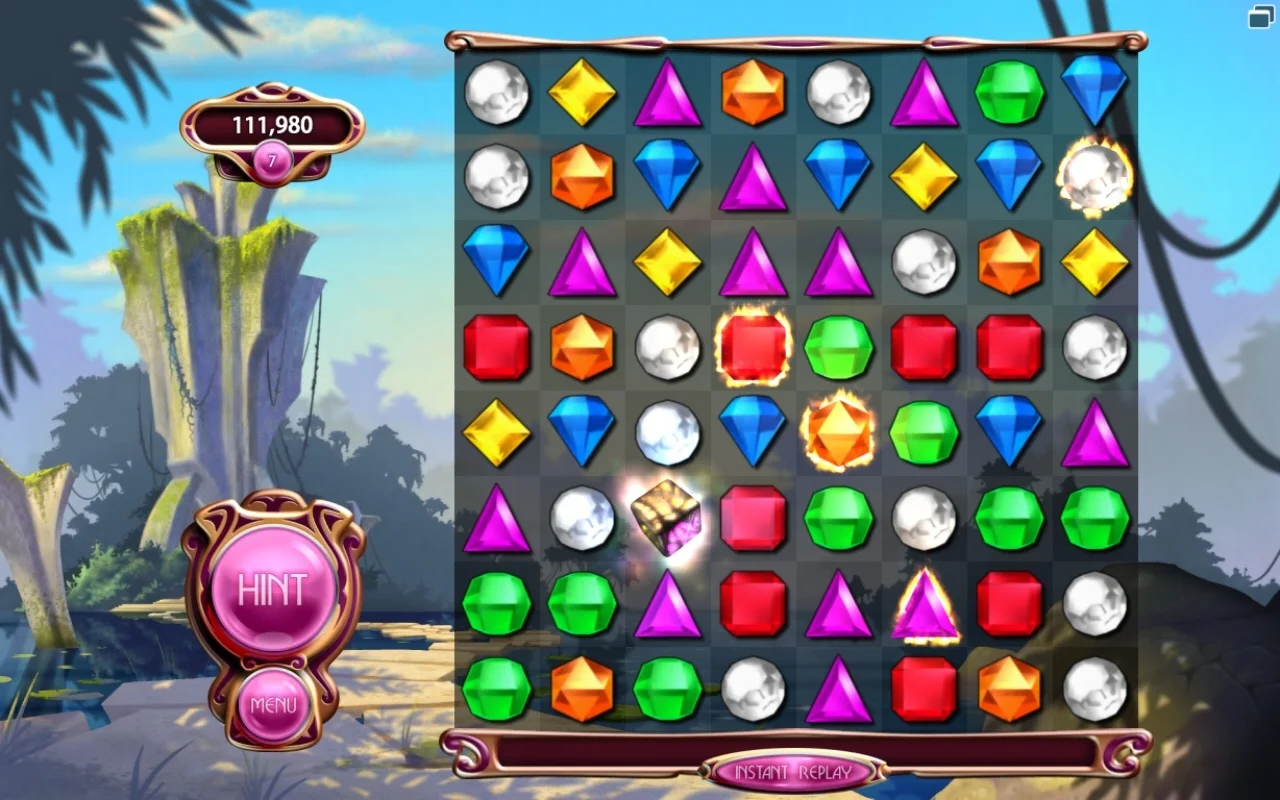The image size is (1280, 800).
Task: Select the flaming red gem on the board
Action: point(753,347)
